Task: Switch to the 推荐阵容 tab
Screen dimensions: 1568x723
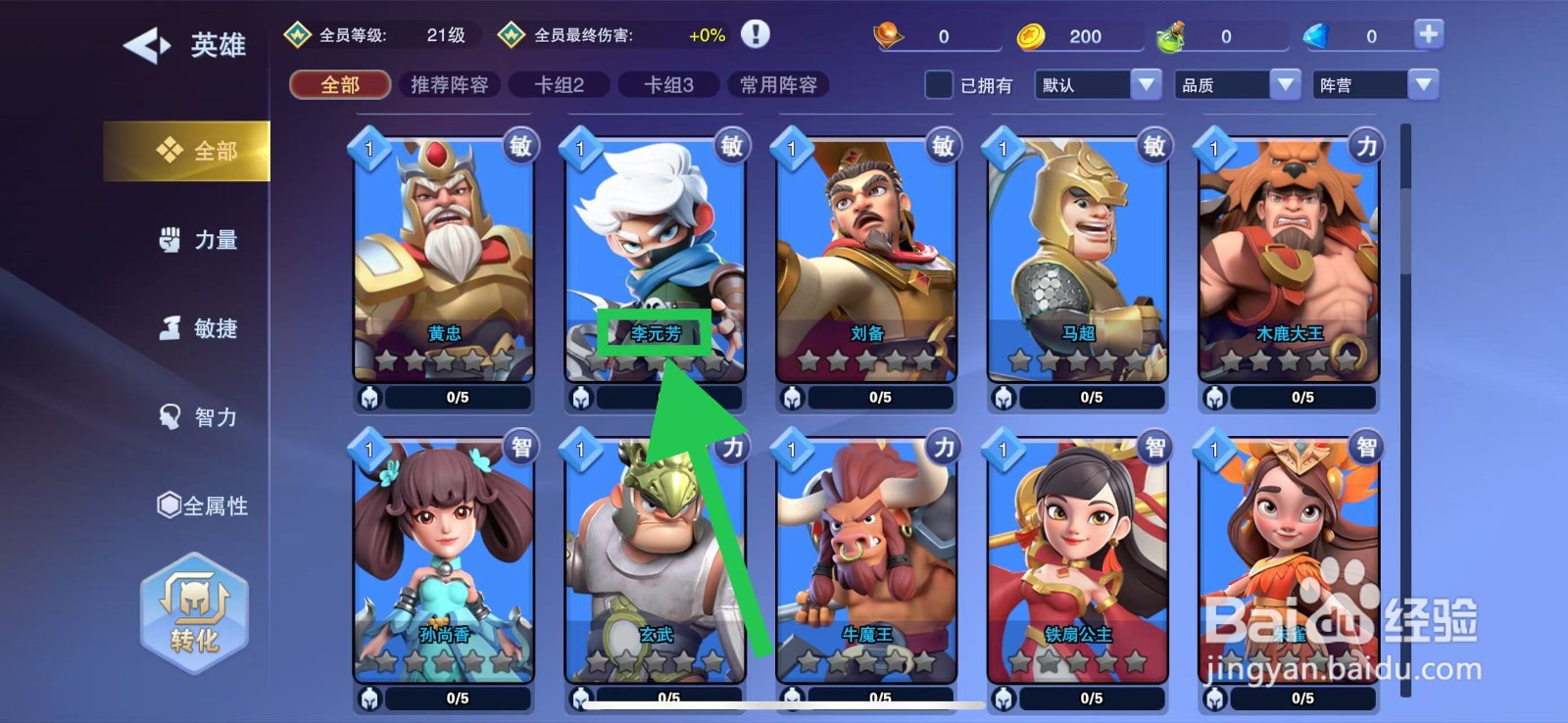Action: point(450,85)
